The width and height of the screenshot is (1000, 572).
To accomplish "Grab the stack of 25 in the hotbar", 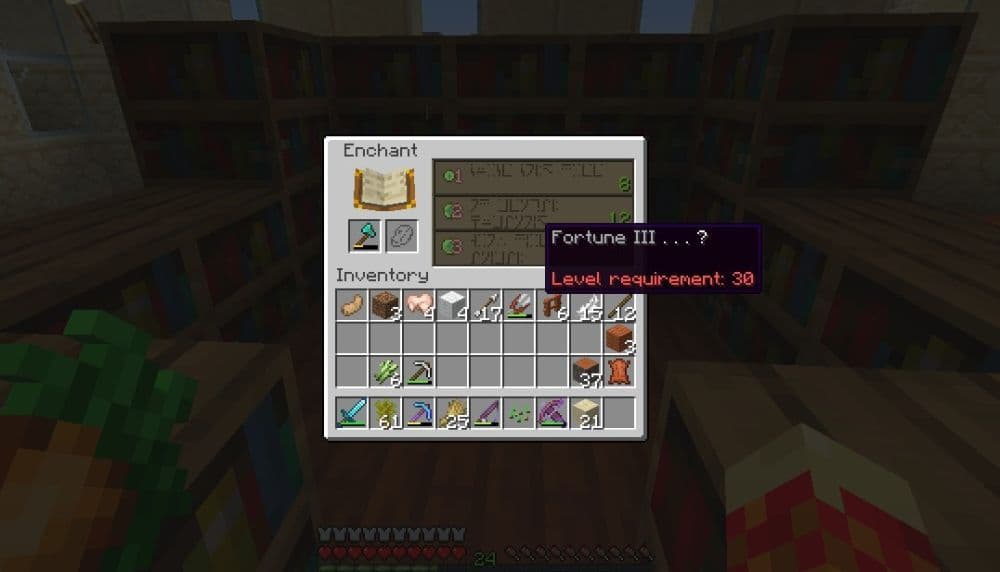I will click(452, 412).
